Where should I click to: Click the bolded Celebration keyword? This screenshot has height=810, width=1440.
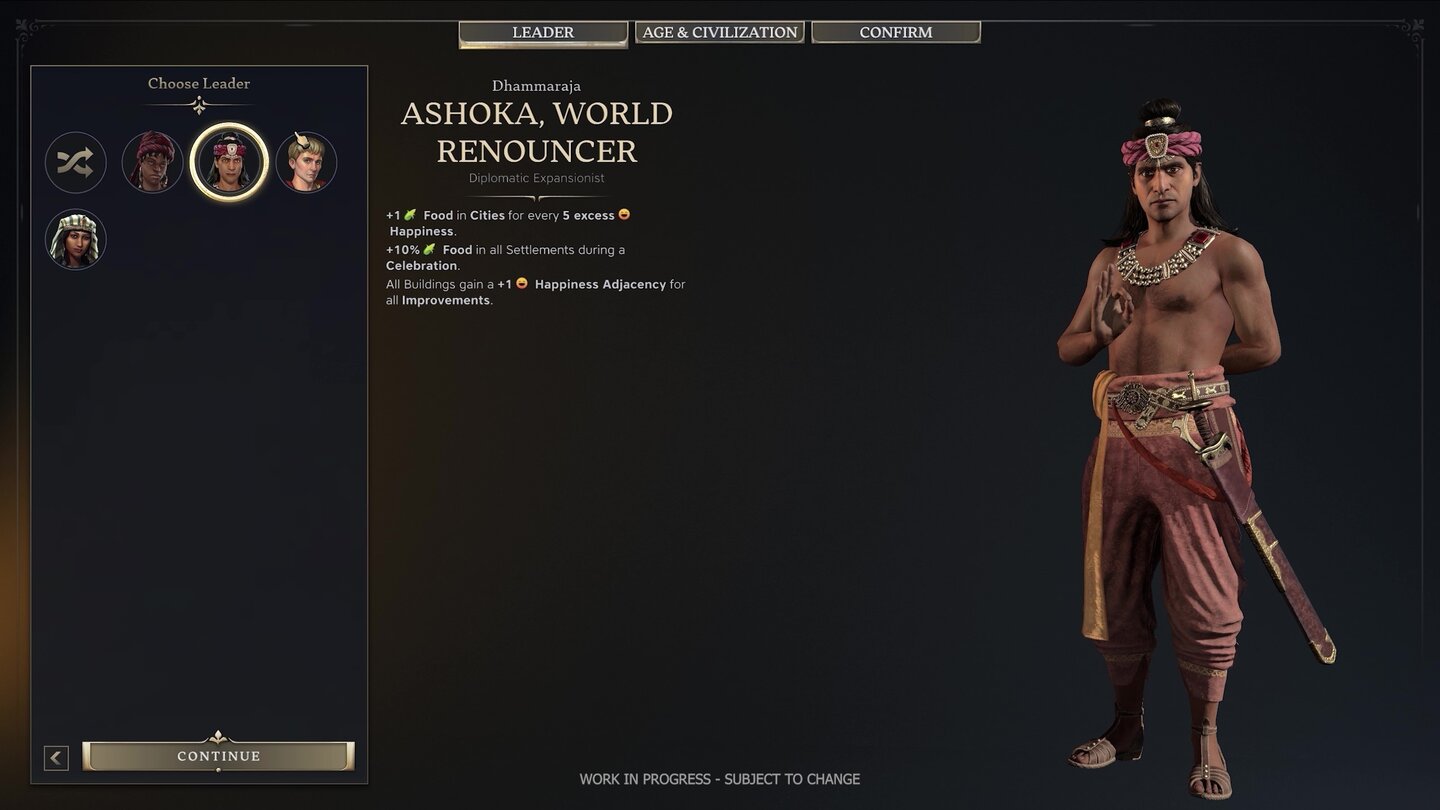coord(421,265)
